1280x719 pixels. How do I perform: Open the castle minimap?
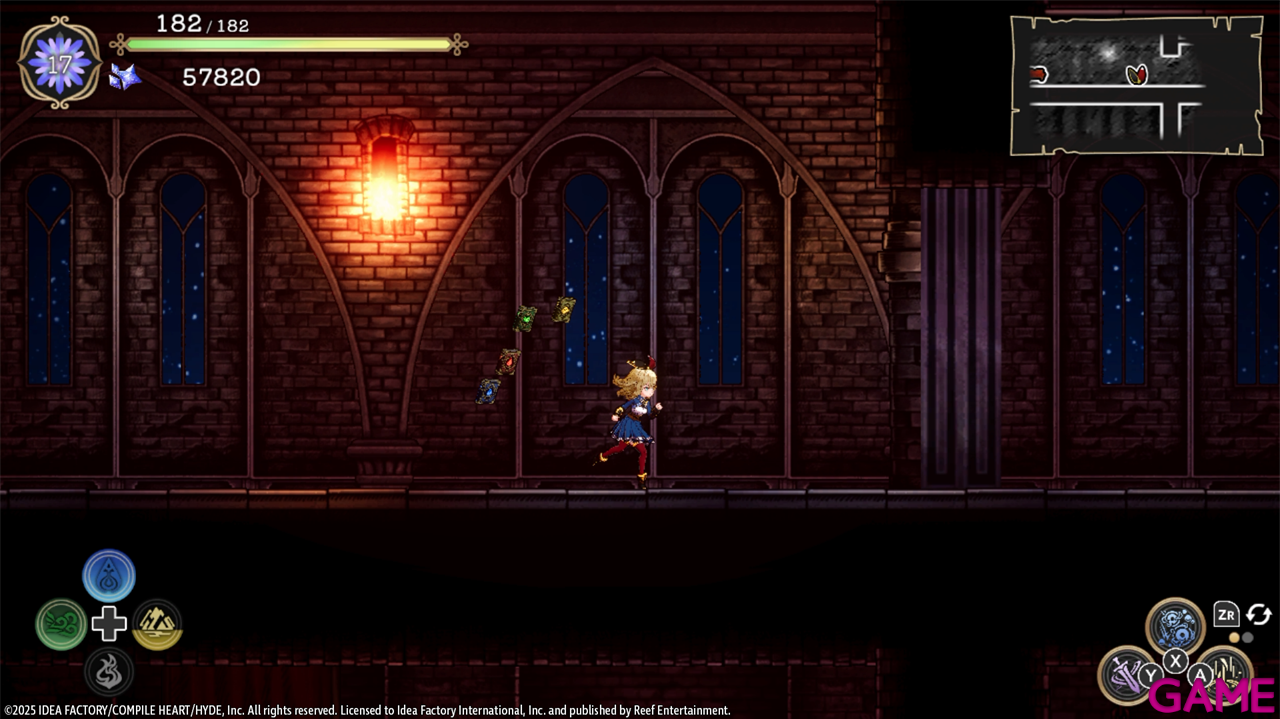click(x=1135, y=84)
